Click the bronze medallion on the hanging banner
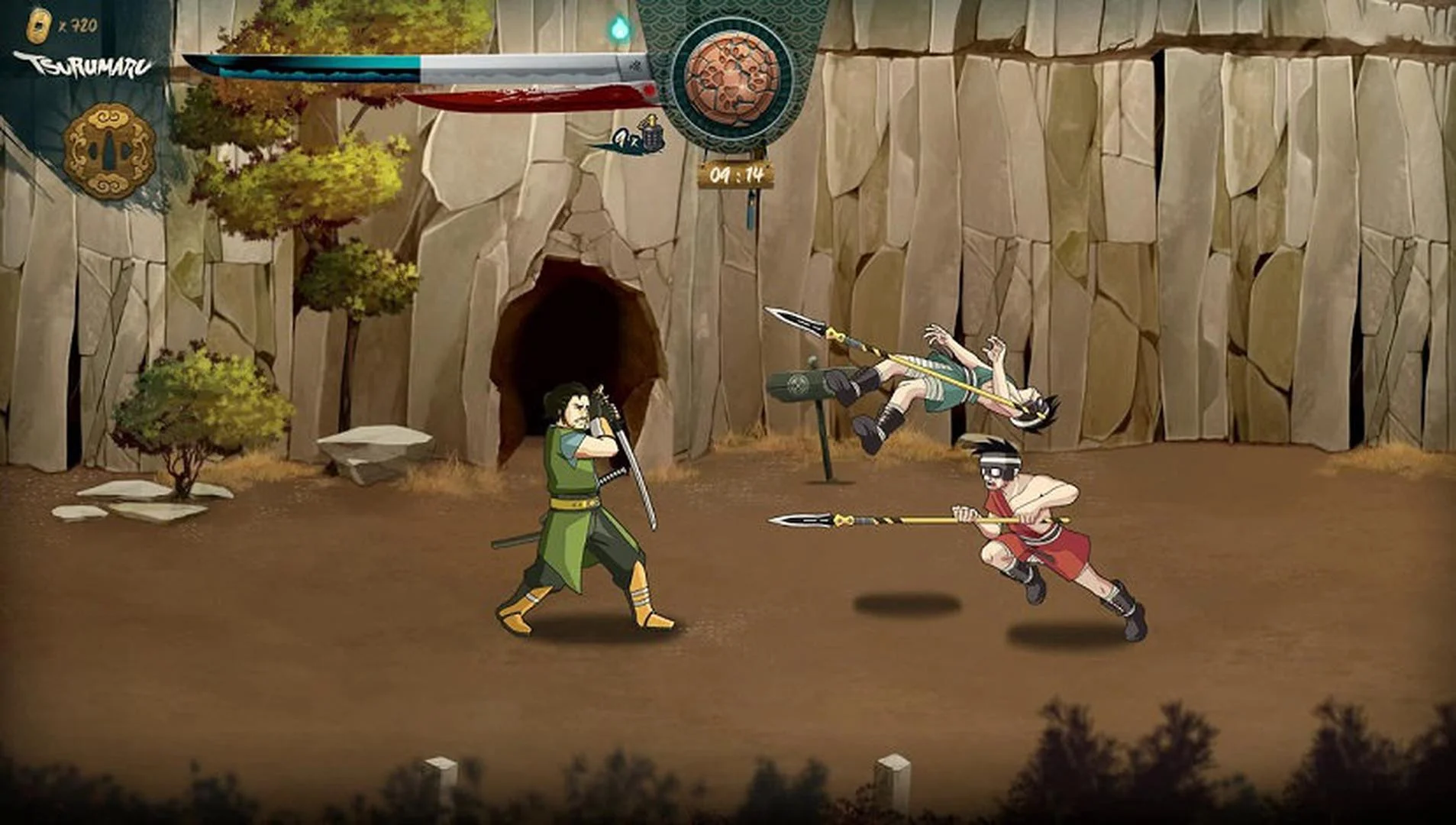The image size is (1456, 825). (733, 80)
